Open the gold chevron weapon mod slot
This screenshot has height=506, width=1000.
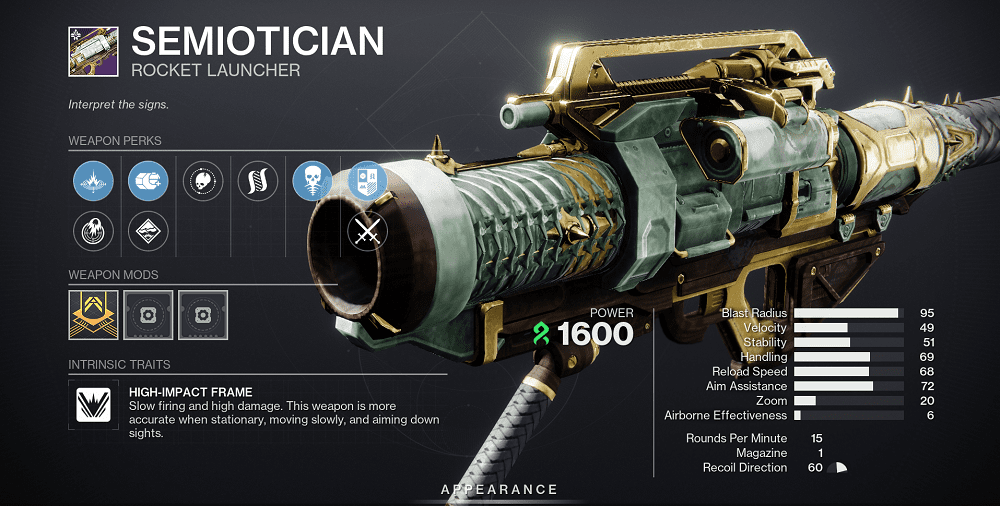click(94, 315)
